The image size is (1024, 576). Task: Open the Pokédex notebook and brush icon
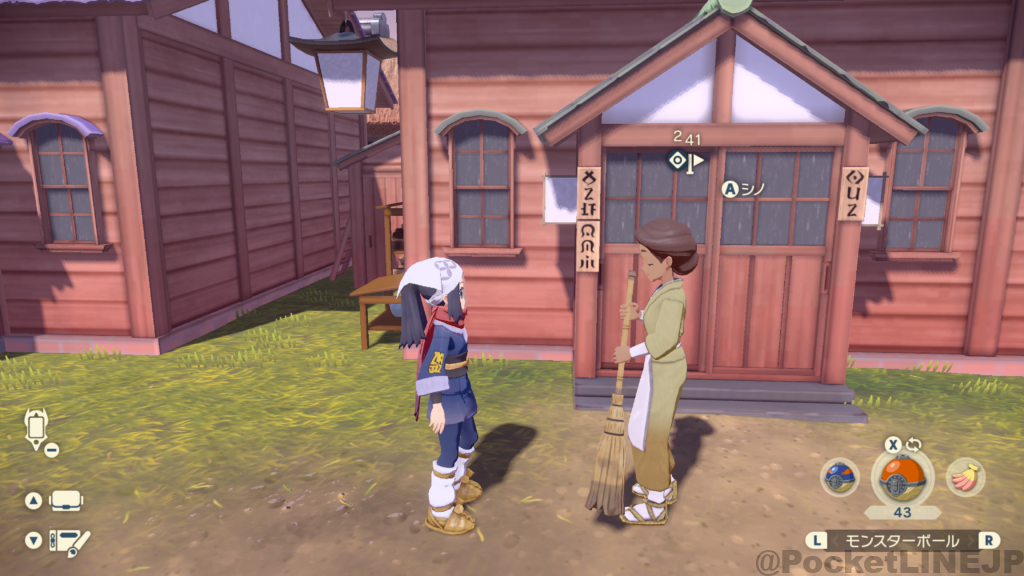click(69, 541)
